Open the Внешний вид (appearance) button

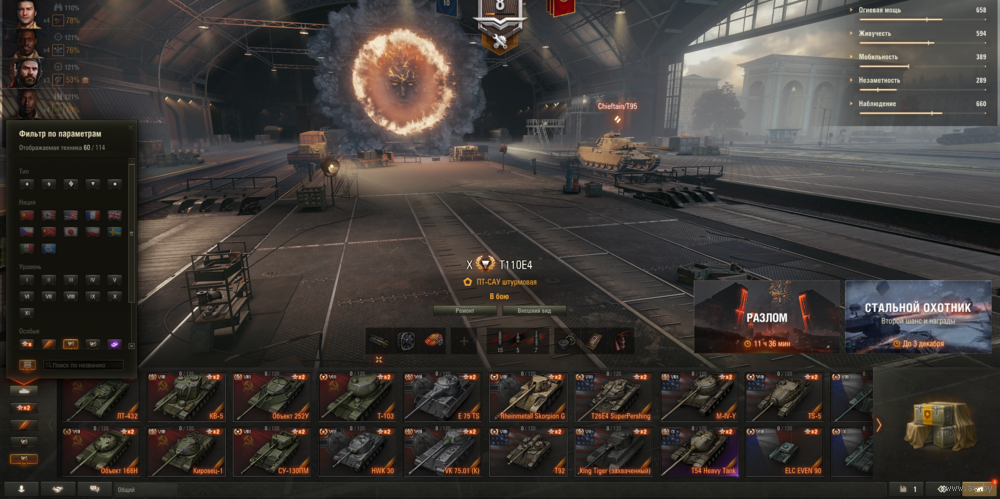(x=532, y=310)
